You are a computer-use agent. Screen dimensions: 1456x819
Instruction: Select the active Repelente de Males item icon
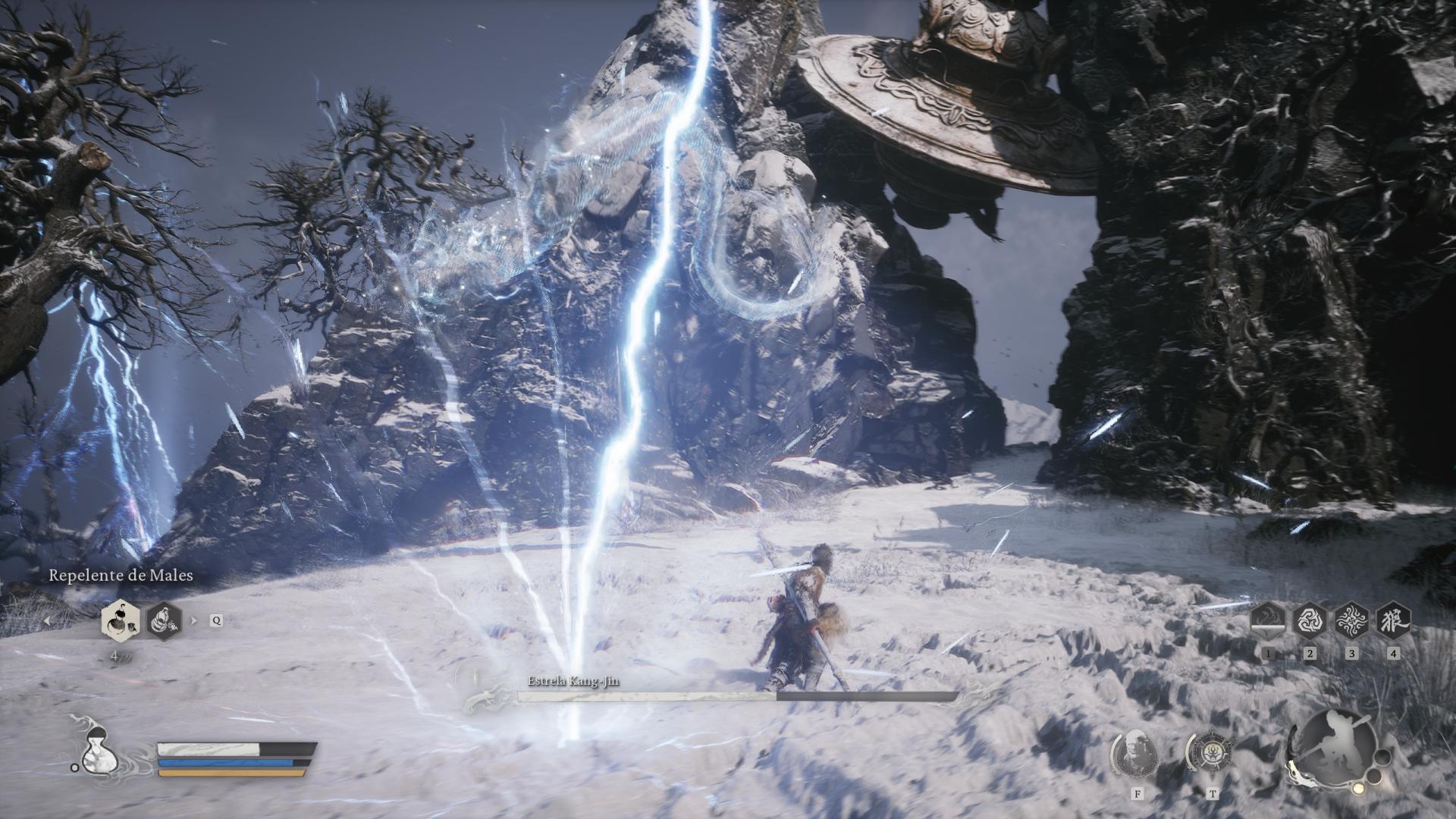pyautogui.click(x=121, y=621)
